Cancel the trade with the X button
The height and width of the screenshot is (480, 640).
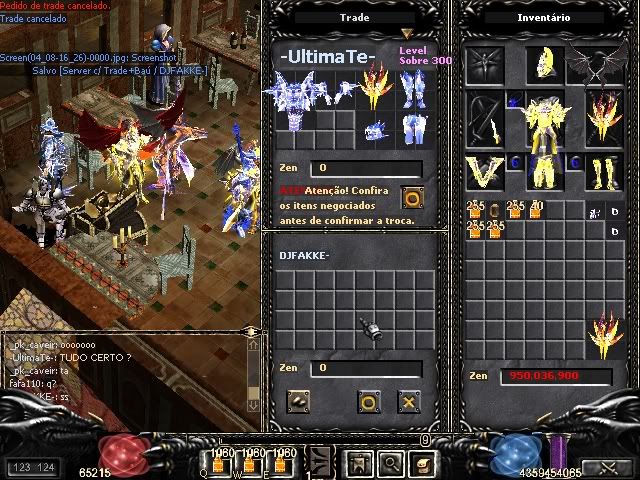[x=408, y=402]
